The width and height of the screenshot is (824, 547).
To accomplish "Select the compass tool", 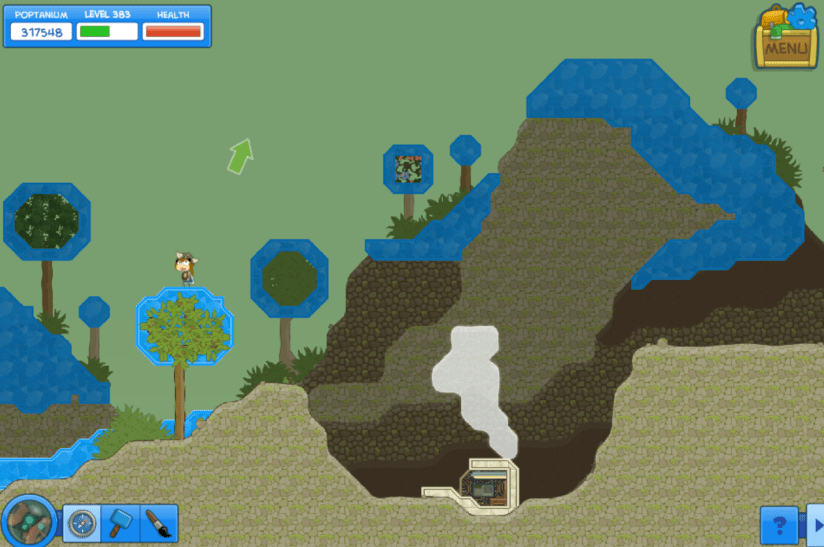I will [82, 522].
